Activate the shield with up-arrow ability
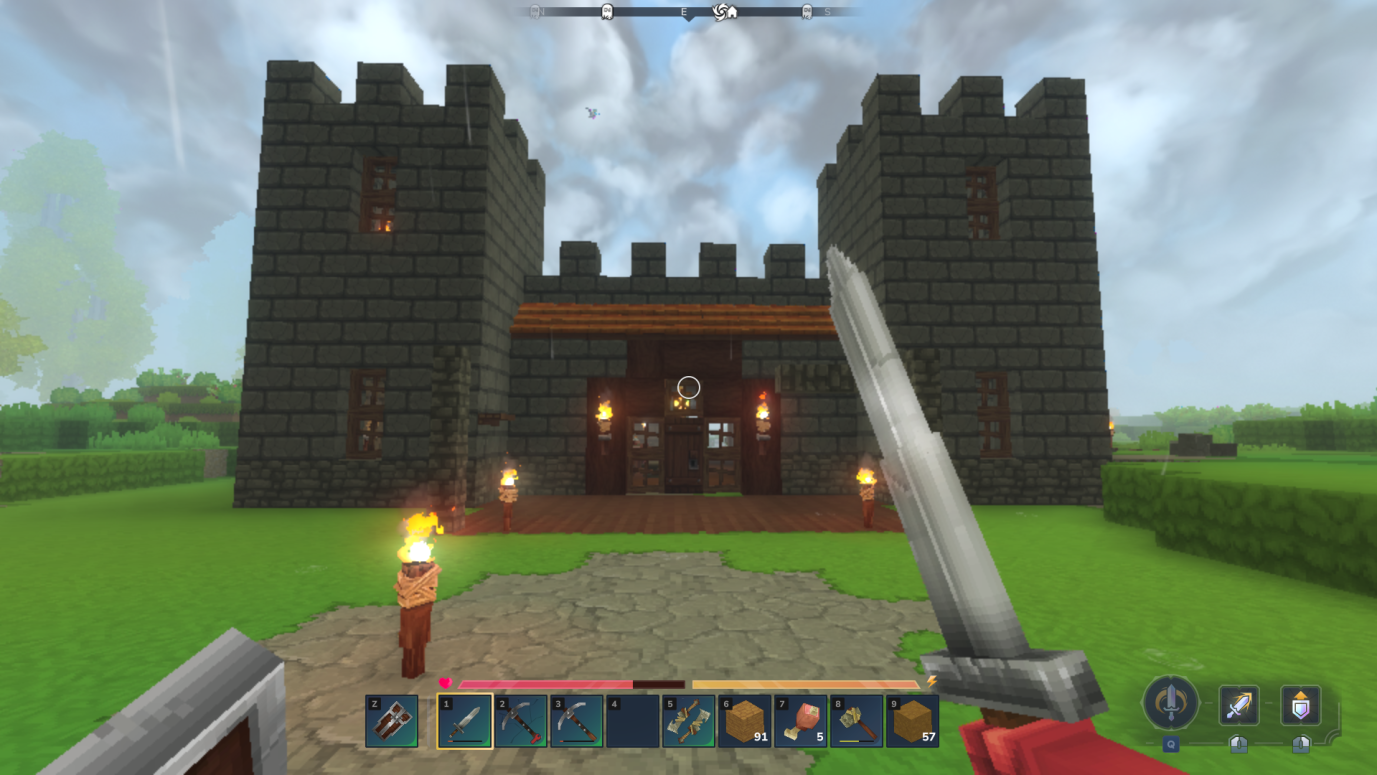This screenshot has height=775, width=1377. point(1301,705)
